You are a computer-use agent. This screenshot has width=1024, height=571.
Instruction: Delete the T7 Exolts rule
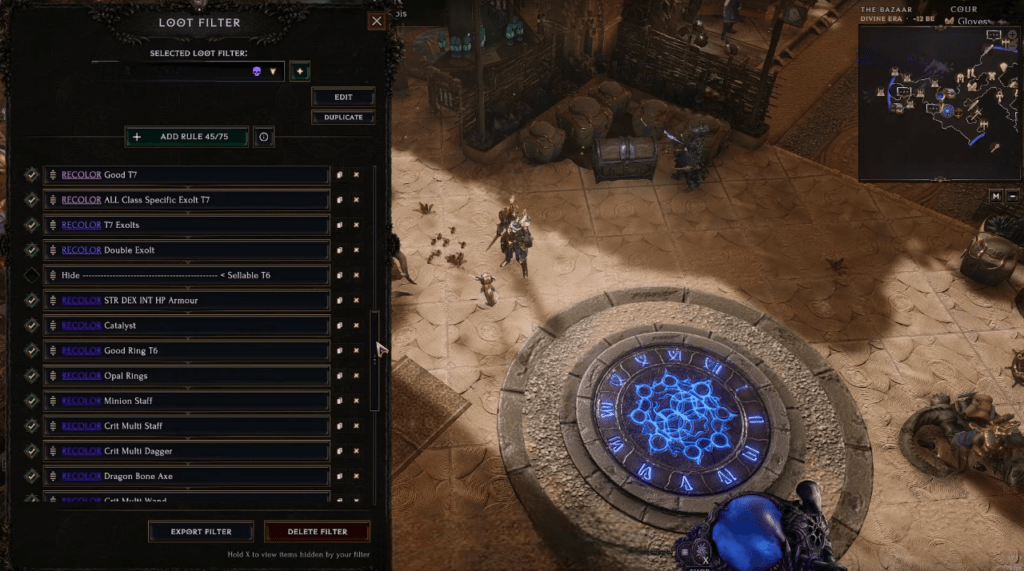pos(356,225)
